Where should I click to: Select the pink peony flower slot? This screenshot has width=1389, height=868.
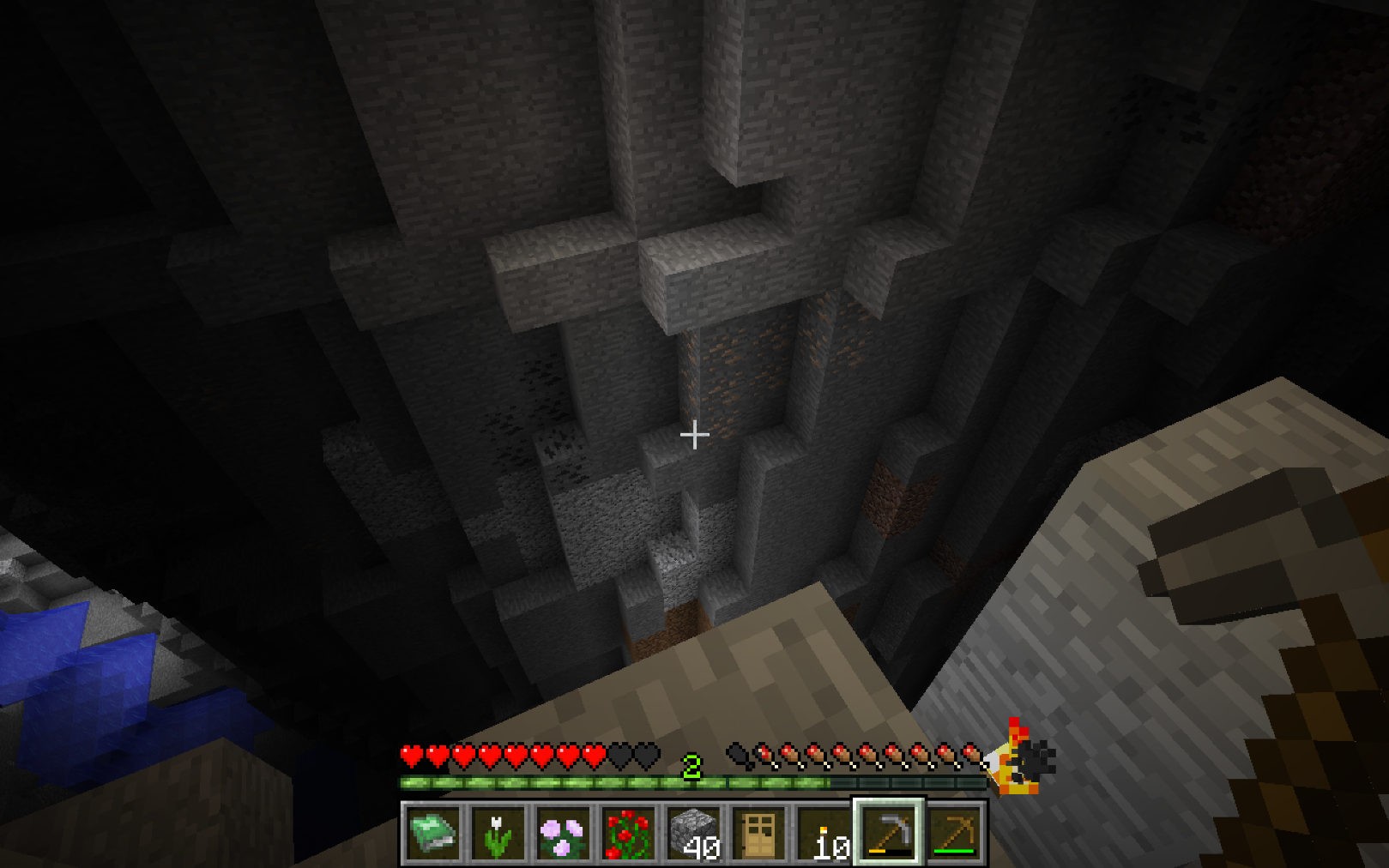(x=563, y=834)
